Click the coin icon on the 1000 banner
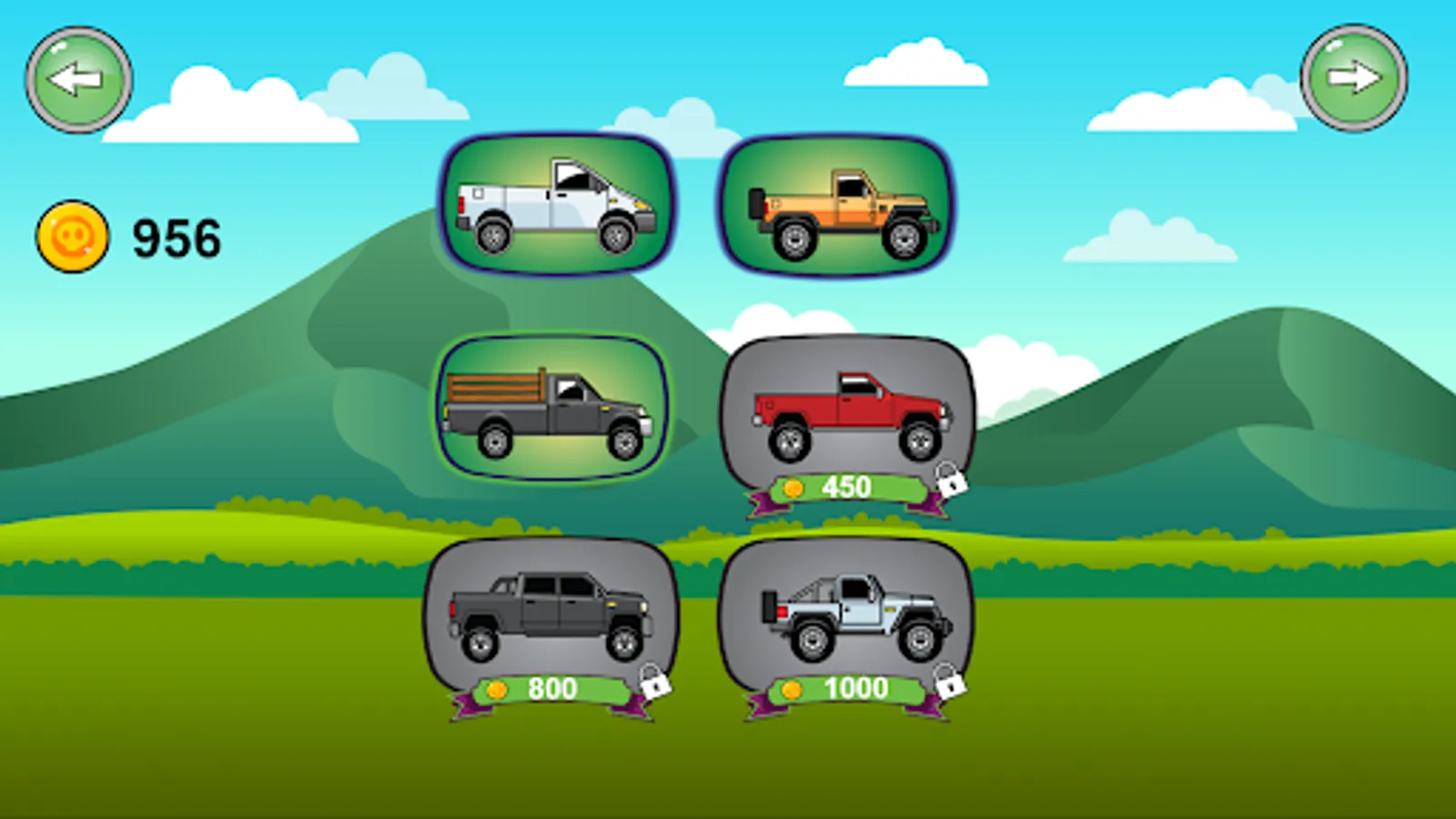1456x819 pixels. pyautogui.click(x=791, y=689)
